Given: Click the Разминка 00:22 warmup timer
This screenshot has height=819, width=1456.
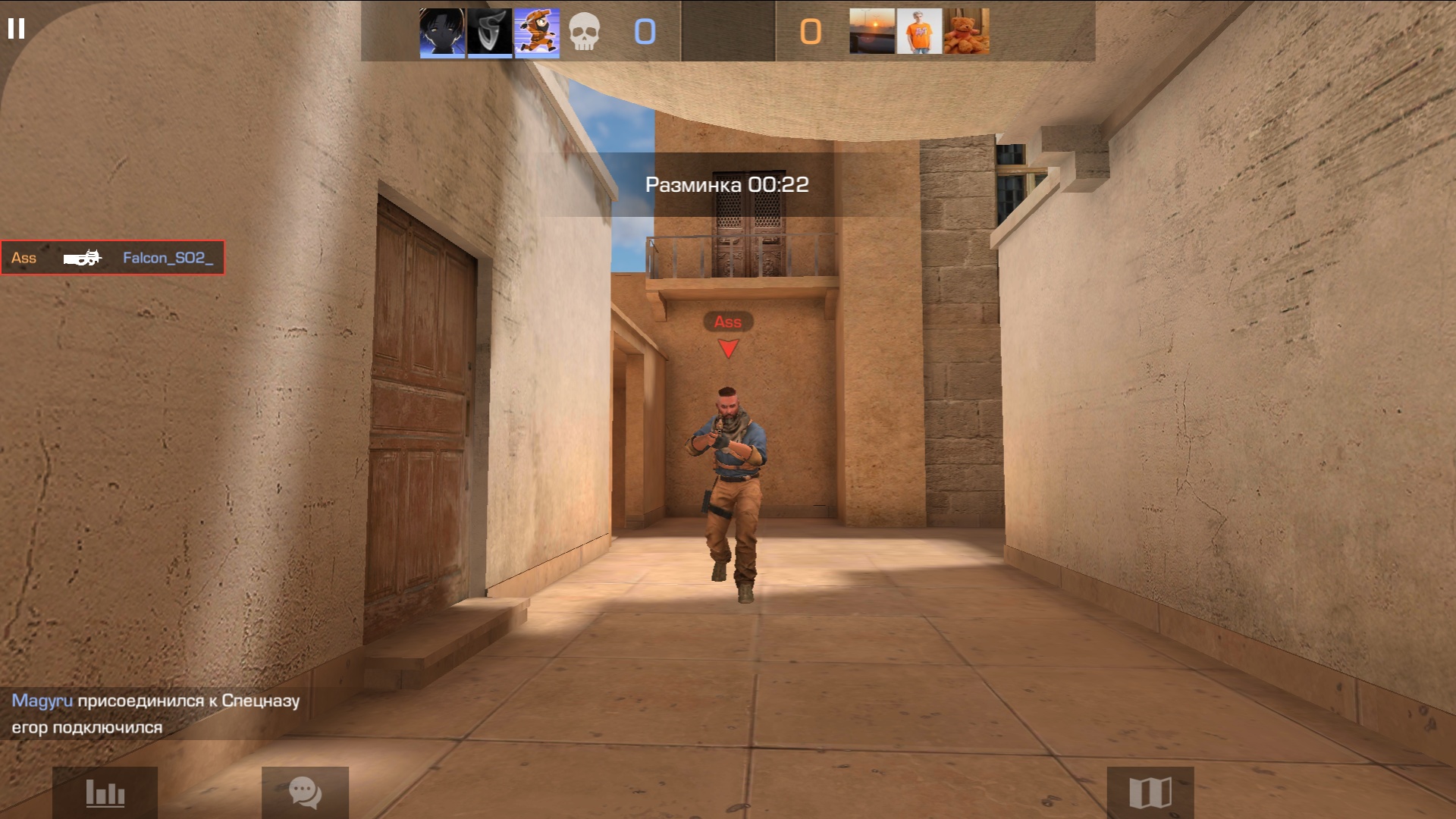Looking at the screenshot, I should pyautogui.click(x=727, y=184).
